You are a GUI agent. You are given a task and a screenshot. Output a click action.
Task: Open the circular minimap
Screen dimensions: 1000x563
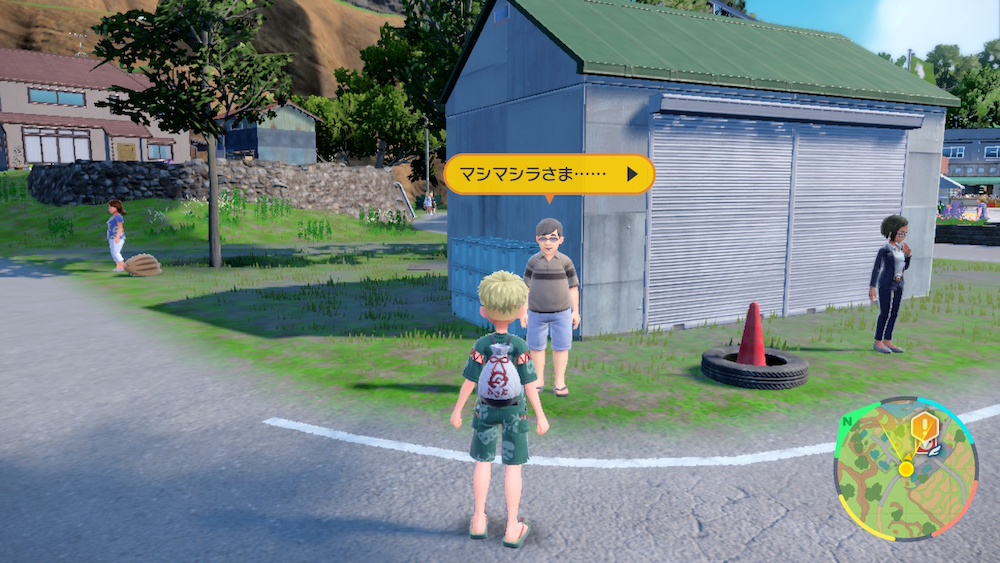pyautogui.click(x=905, y=470)
